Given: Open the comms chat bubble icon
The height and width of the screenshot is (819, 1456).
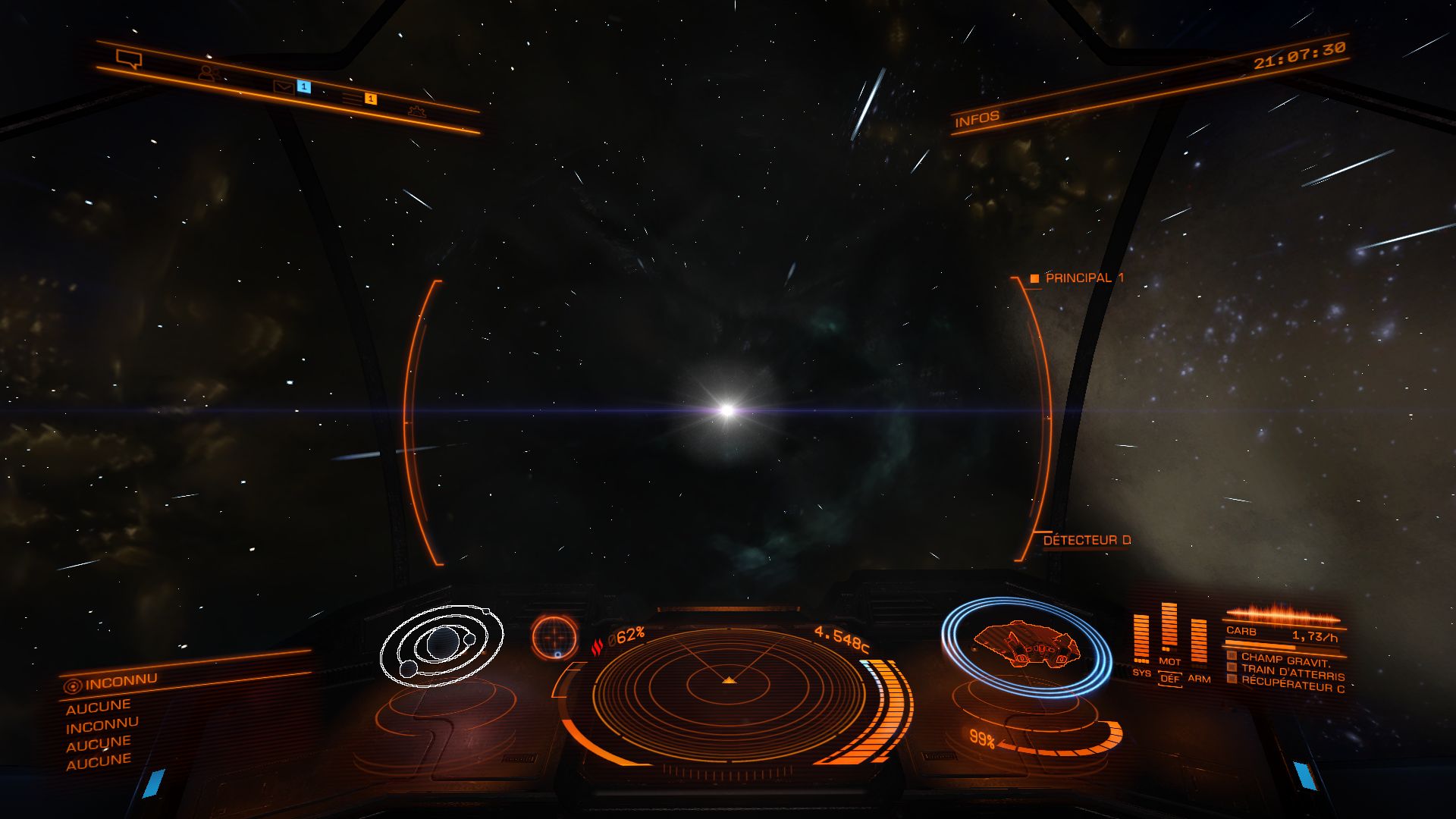Looking at the screenshot, I should [x=129, y=58].
